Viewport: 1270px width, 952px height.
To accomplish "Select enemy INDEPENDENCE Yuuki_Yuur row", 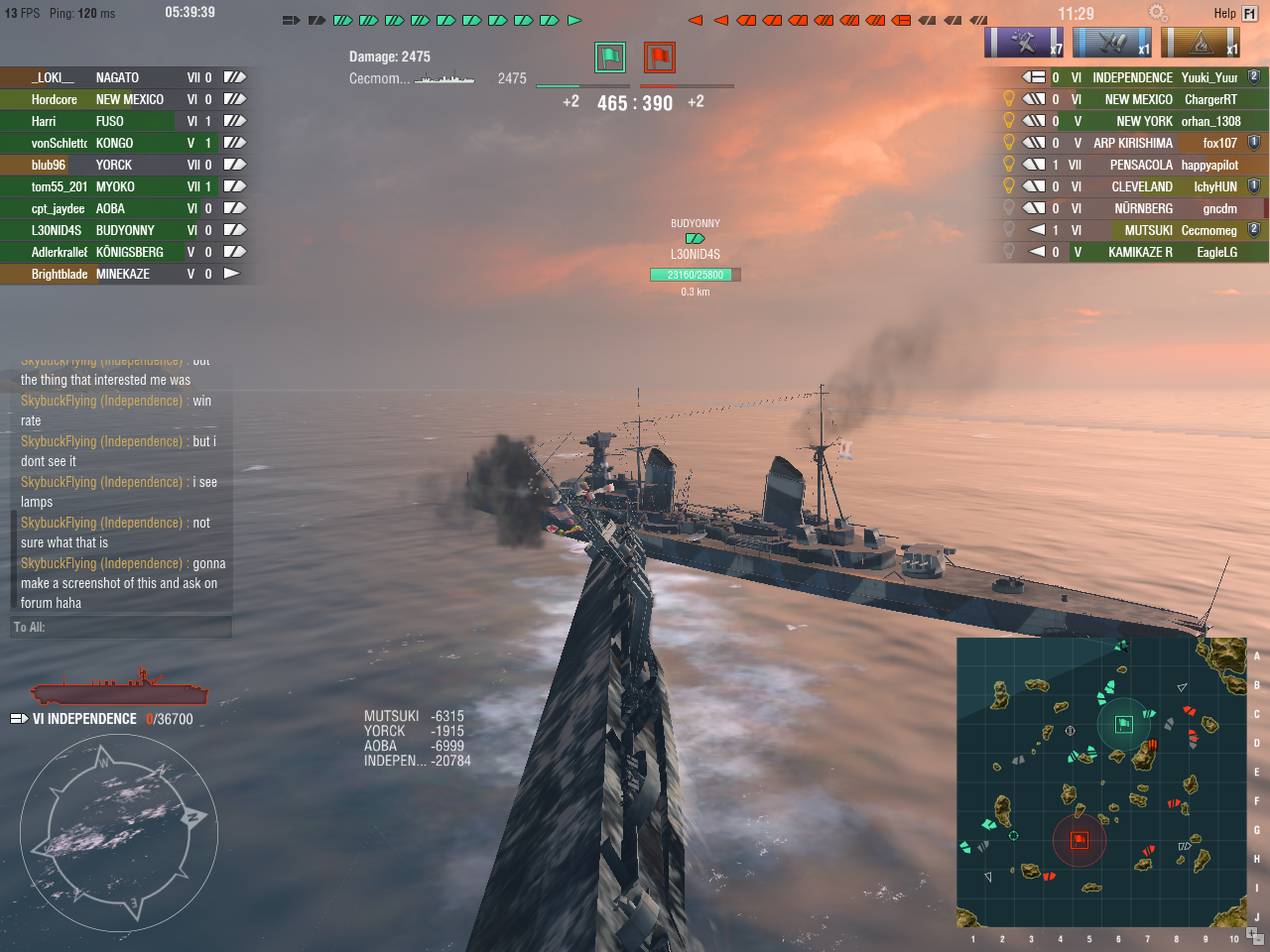I will tap(1141, 77).
